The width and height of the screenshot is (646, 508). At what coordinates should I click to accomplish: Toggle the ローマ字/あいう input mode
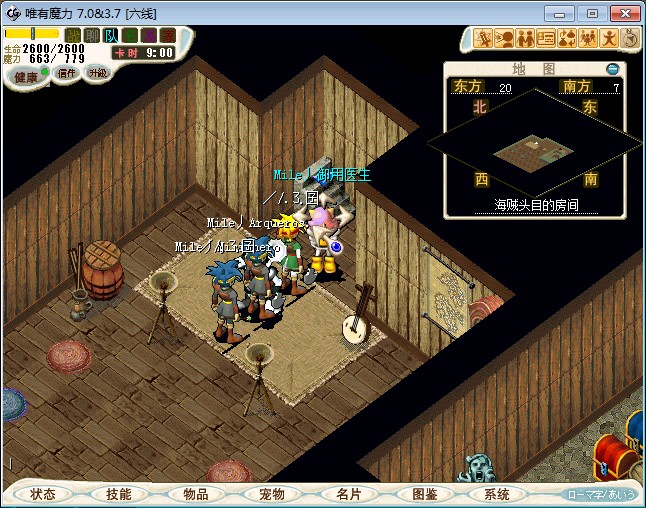pos(602,494)
